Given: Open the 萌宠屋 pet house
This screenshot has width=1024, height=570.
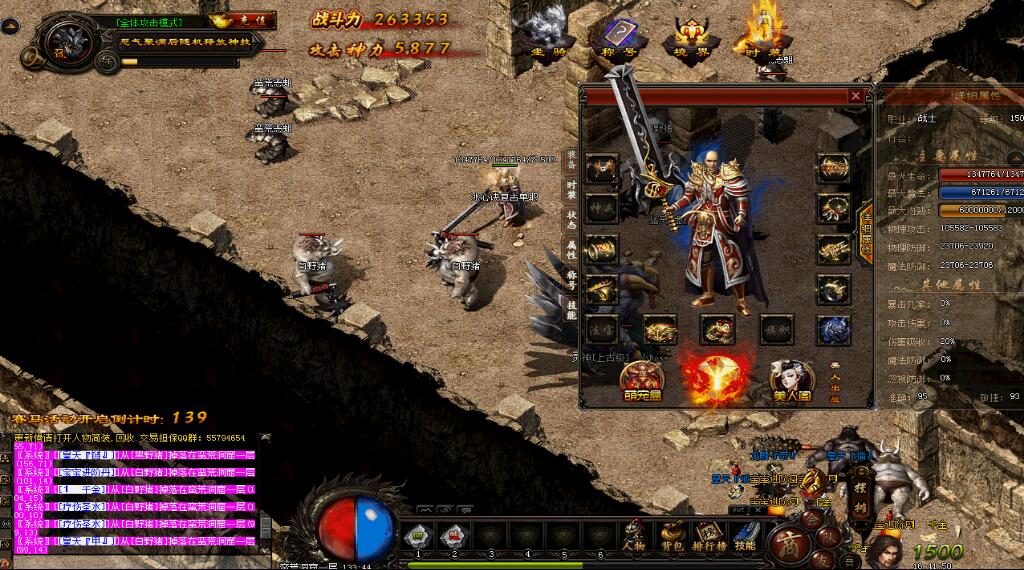Looking at the screenshot, I should [x=641, y=380].
